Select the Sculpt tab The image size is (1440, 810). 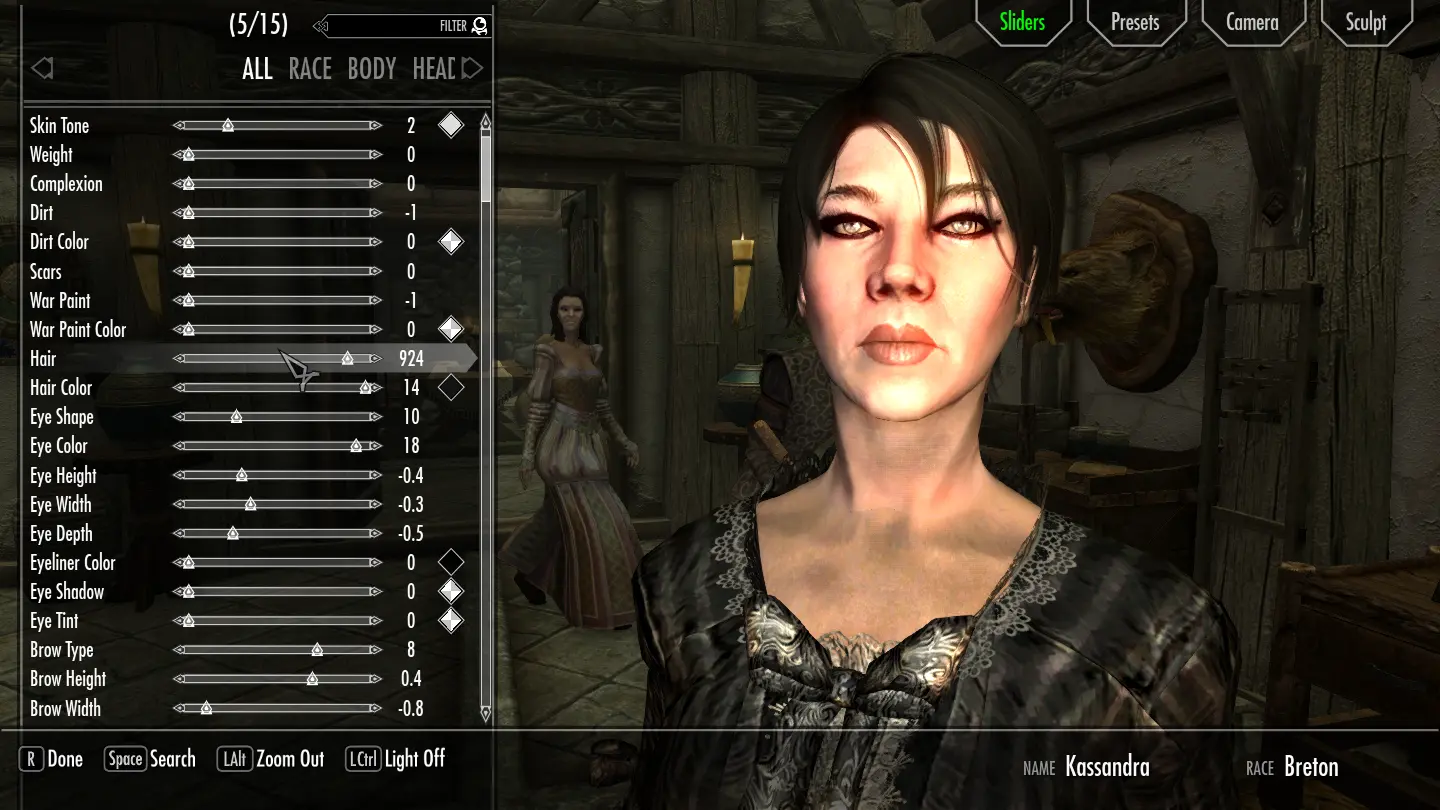(x=1365, y=22)
